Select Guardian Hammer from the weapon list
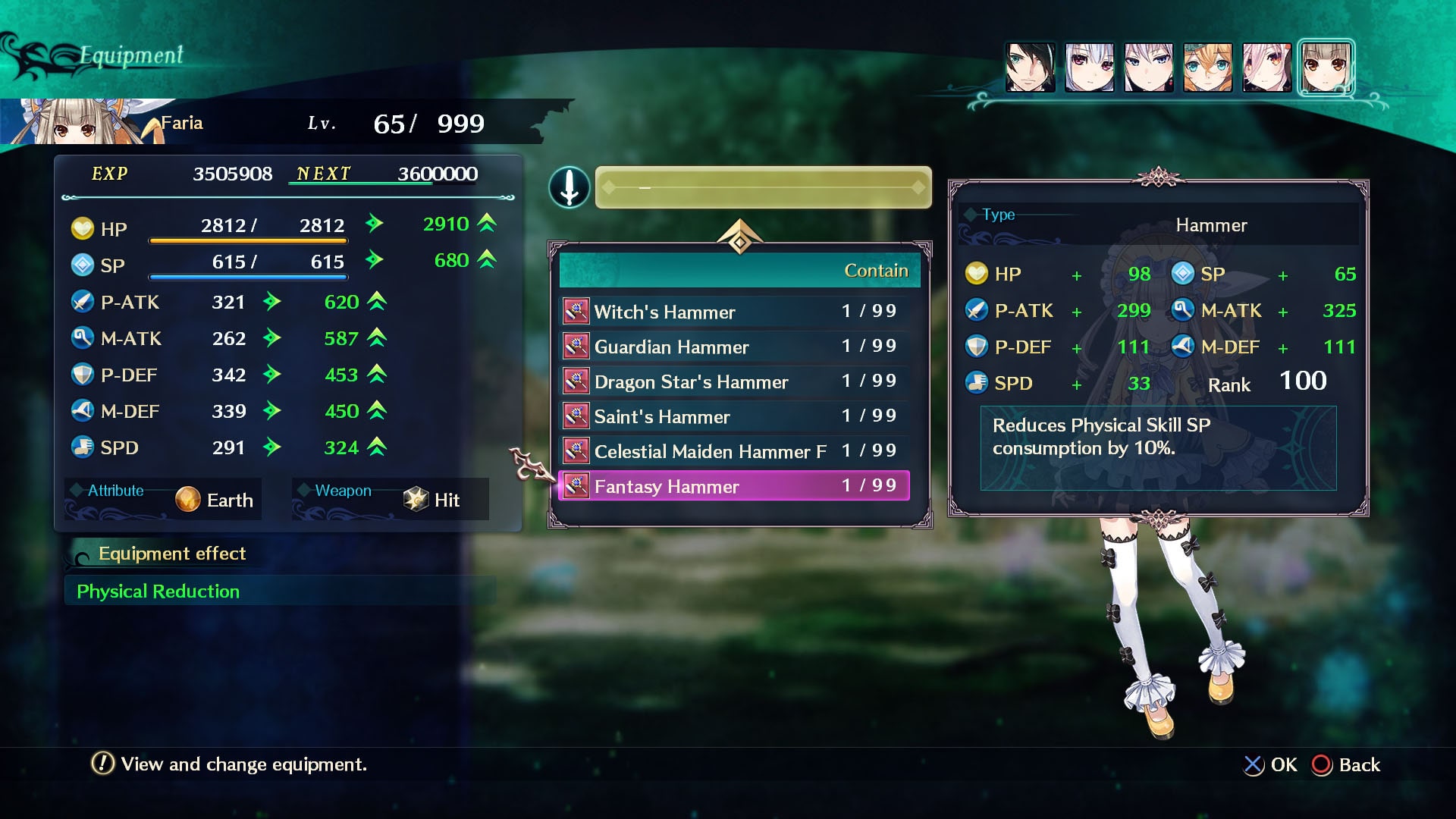The height and width of the screenshot is (819, 1456). [672, 347]
